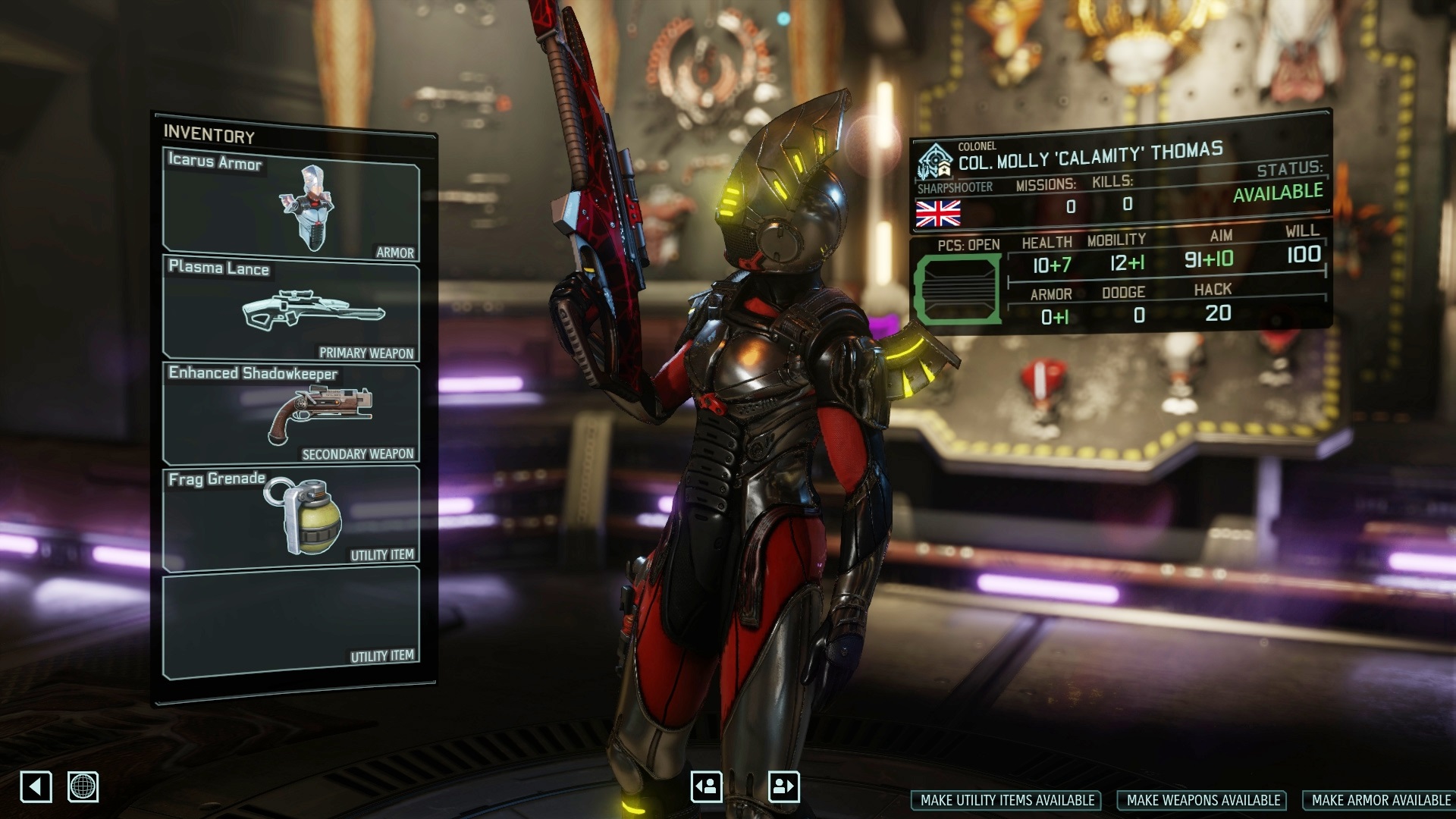Click Make Weapons Available
Image resolution: width=1456 pixels, height=819 pixels.
coord(1203,800)
